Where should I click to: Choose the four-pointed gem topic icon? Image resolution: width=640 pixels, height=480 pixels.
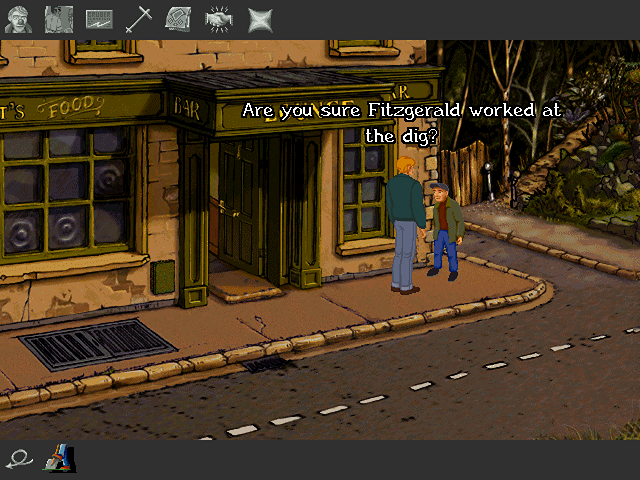click(259, 18)
